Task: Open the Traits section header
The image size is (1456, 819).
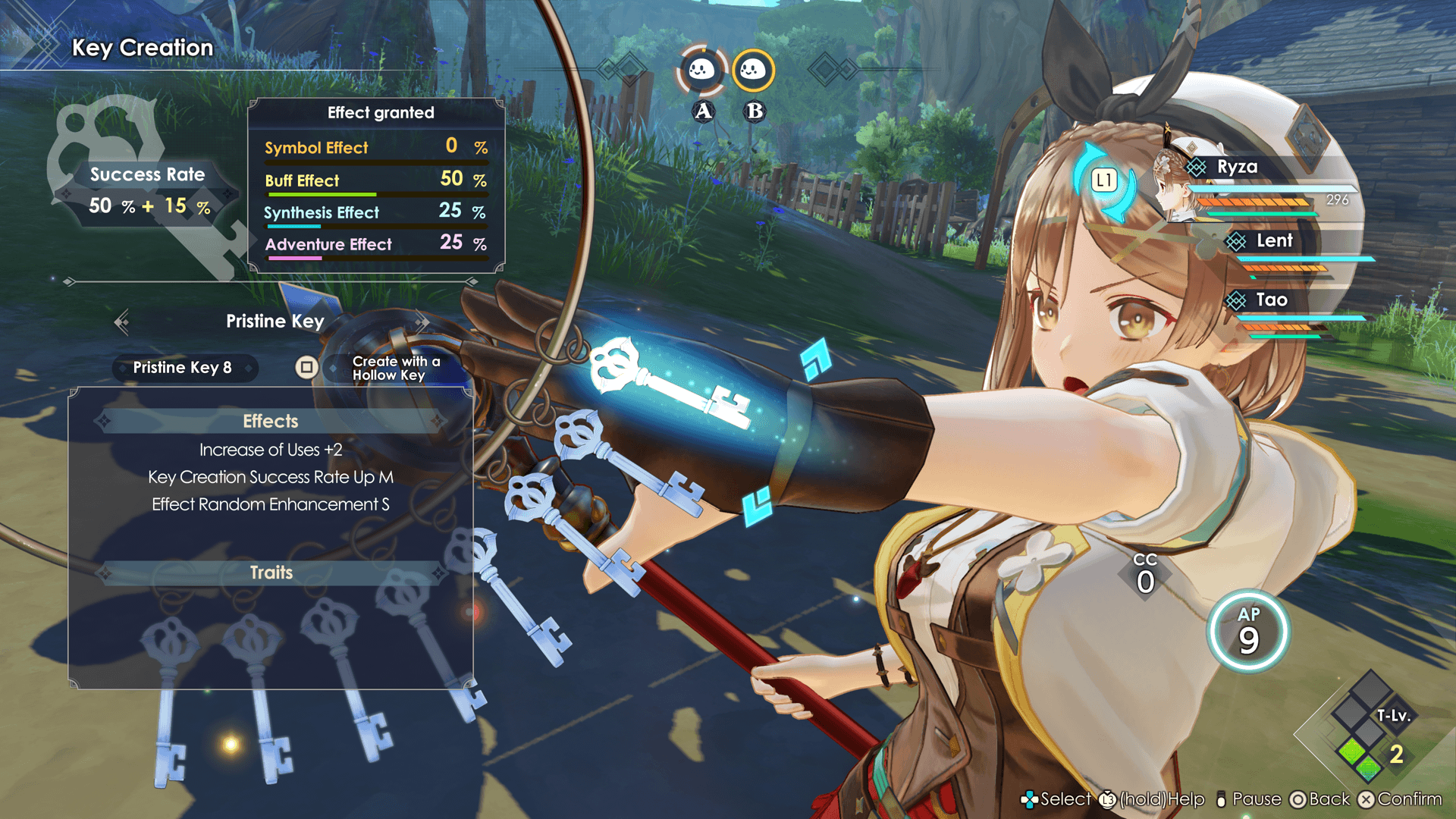Action: [271, 573]
